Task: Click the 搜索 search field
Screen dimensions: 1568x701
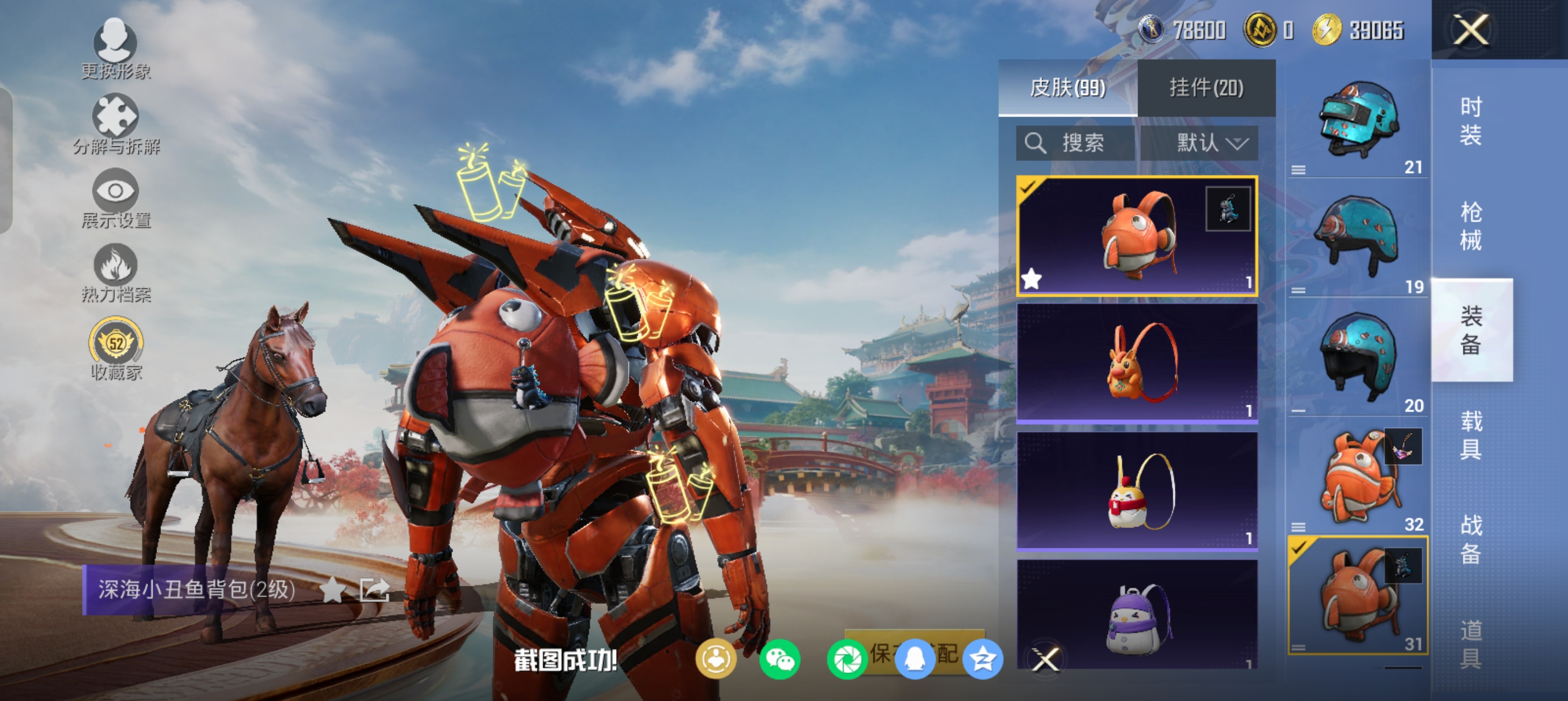Action: tap(1075, 144)
